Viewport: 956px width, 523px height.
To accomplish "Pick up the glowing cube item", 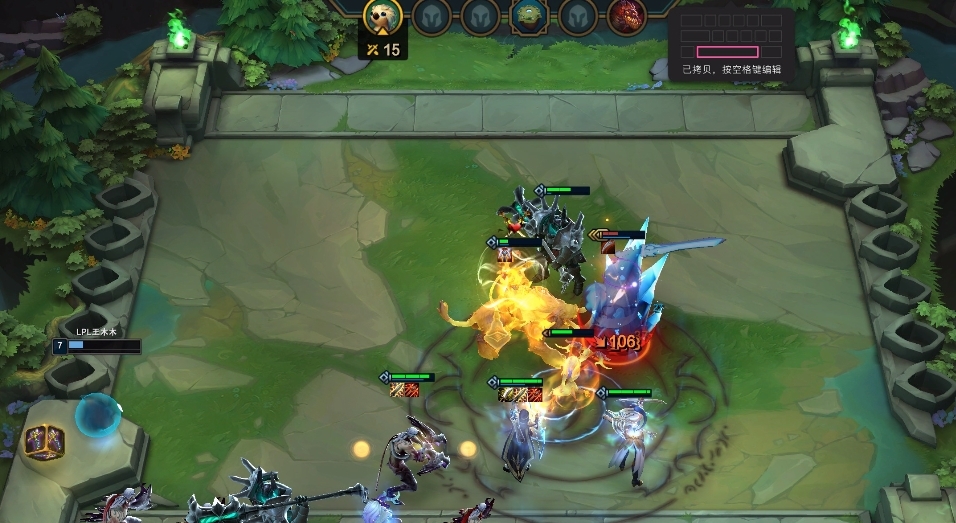I will pos(44,440).
